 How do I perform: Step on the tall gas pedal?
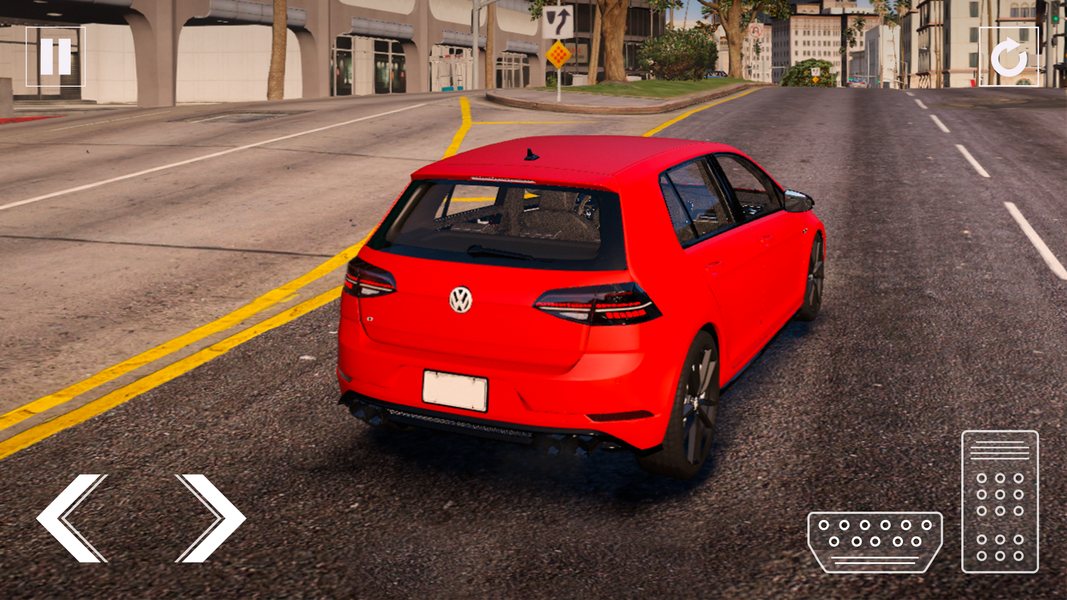1000,502
